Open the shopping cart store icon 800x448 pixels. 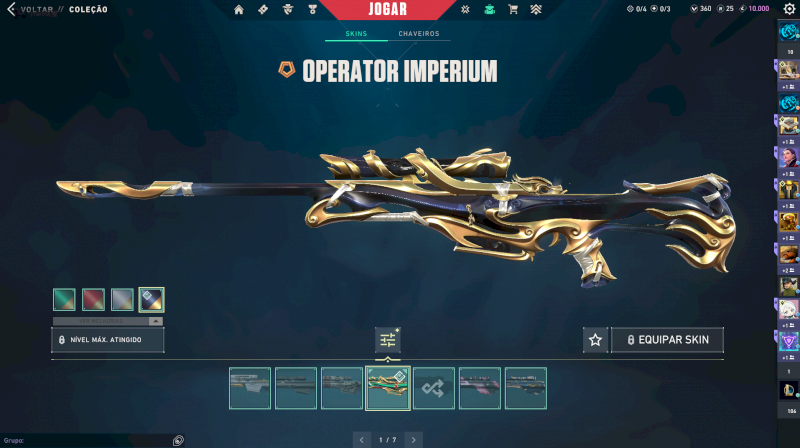pos(513,10)
